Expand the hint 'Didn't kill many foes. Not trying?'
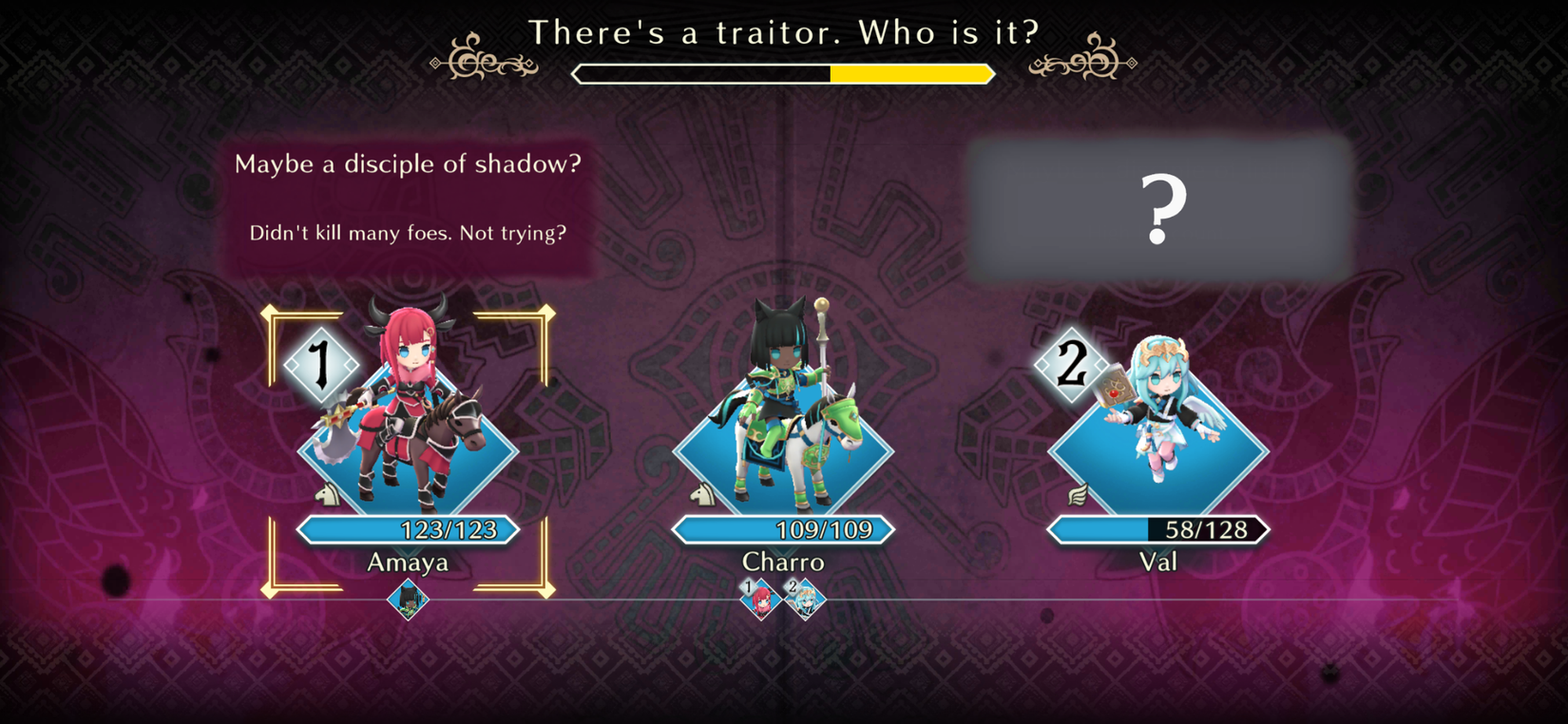Screen dimensions: 1568x724 (x=407, y=232)
